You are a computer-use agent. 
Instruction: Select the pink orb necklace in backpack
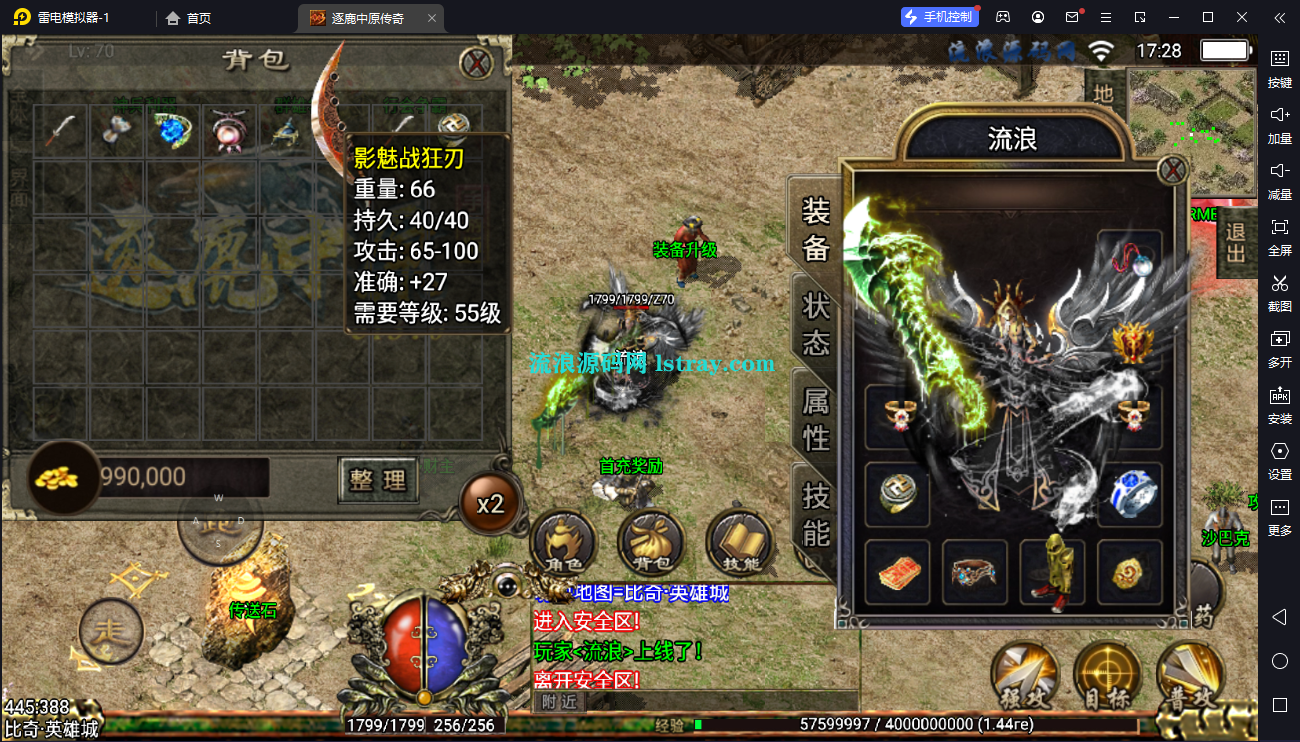[228, 131]
